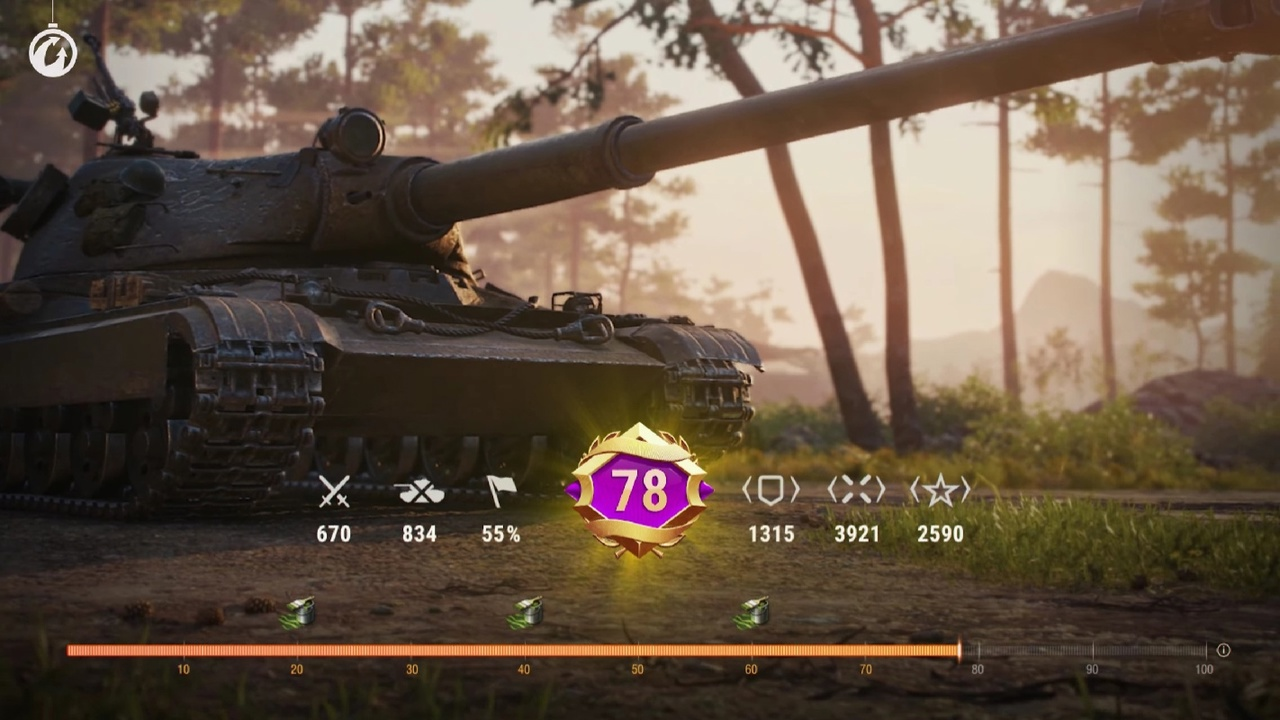Select the reward crate at level 60
The width and height of the screenshot is (1280, 720).
click(x=753, y=612)
